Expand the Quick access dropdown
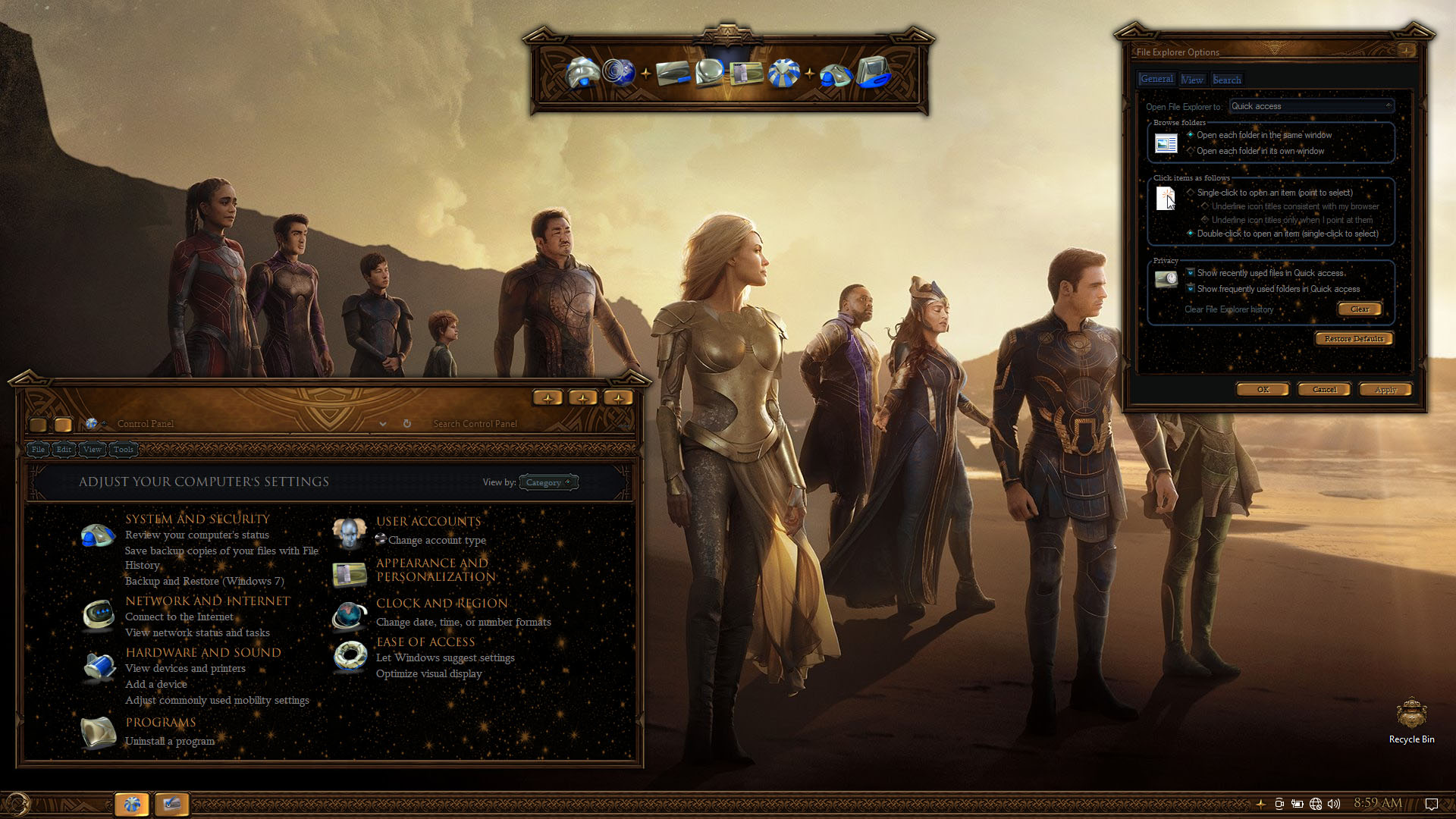This screenshot has height=819, width=1456. 1311,106
